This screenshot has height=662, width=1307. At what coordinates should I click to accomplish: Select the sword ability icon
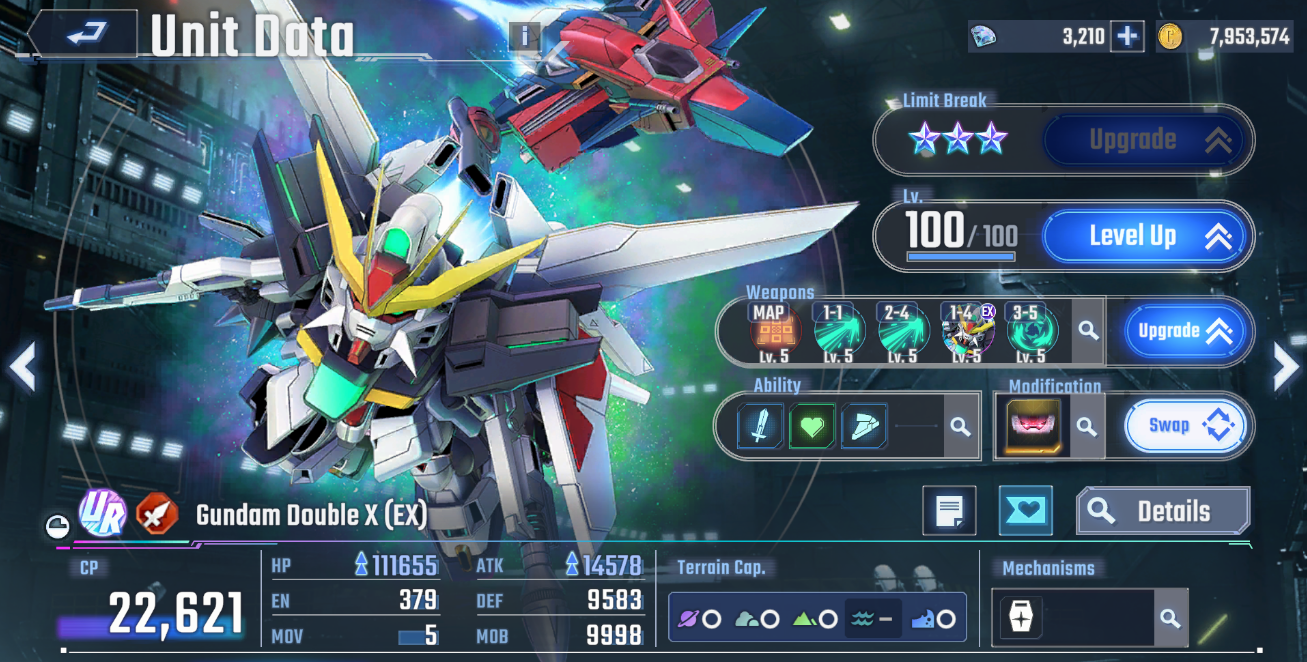[x=761, y=427]
